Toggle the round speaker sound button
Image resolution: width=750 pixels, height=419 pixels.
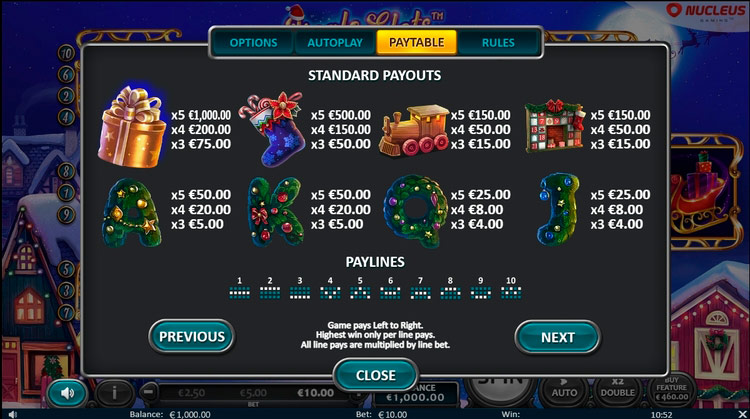tap(67, 392)
